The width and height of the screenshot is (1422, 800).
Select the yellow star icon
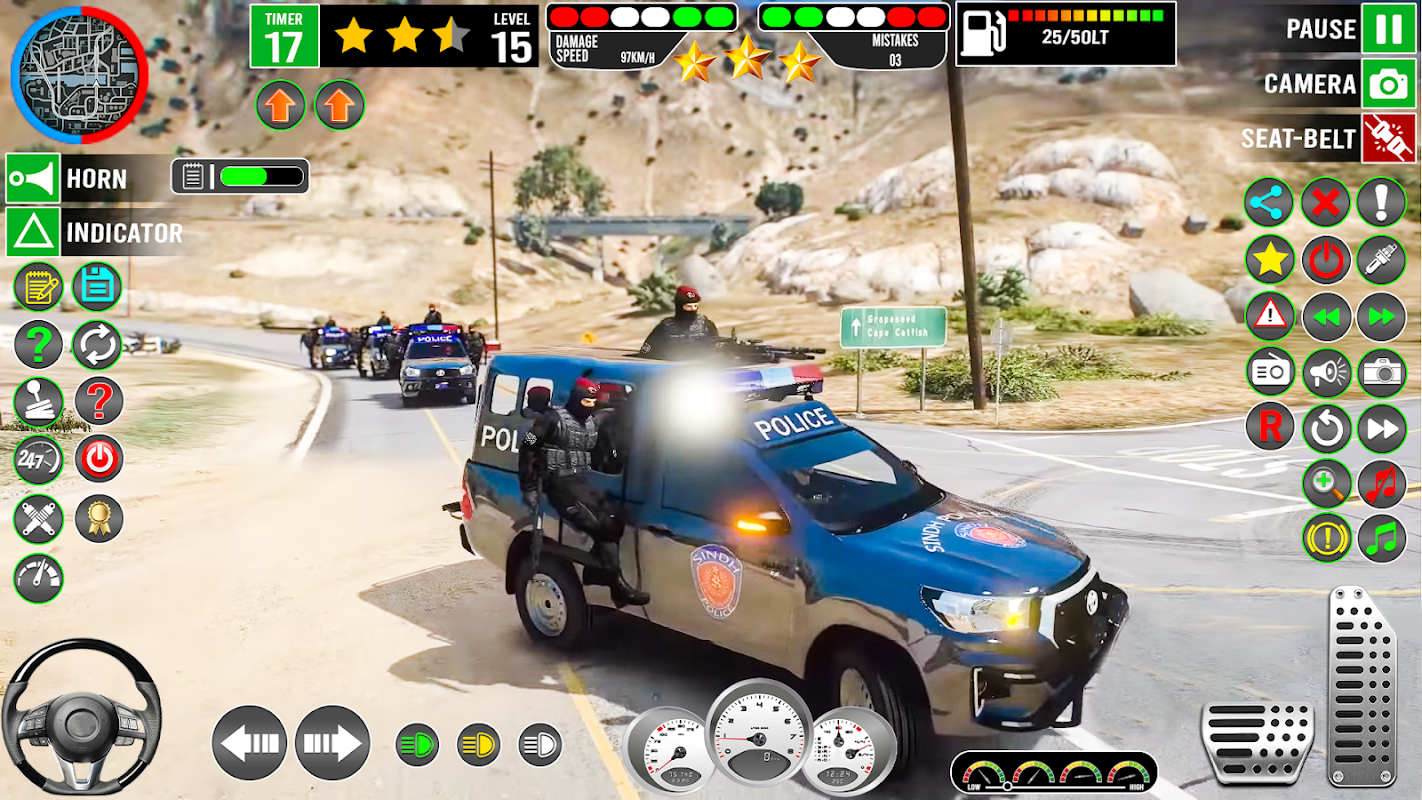tap(1270, 260)
